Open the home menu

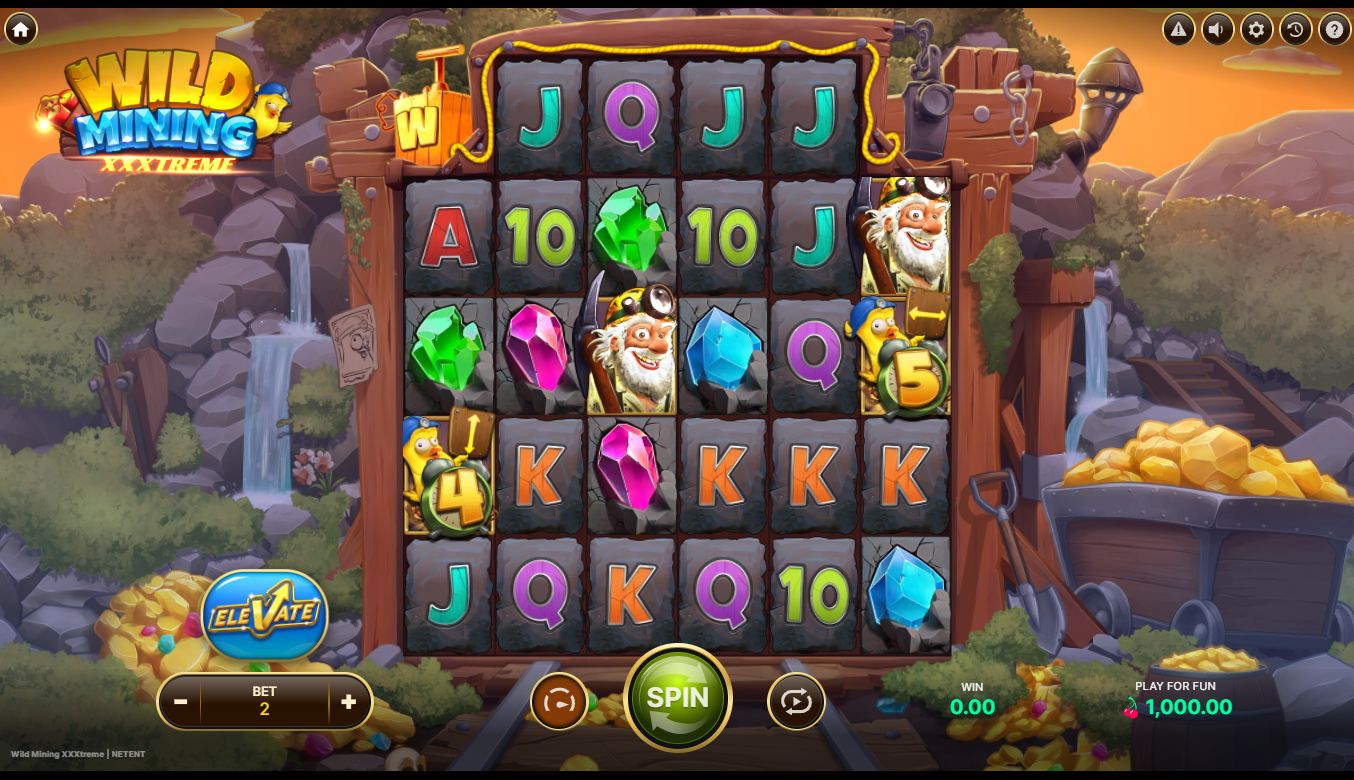coord(20,29)
